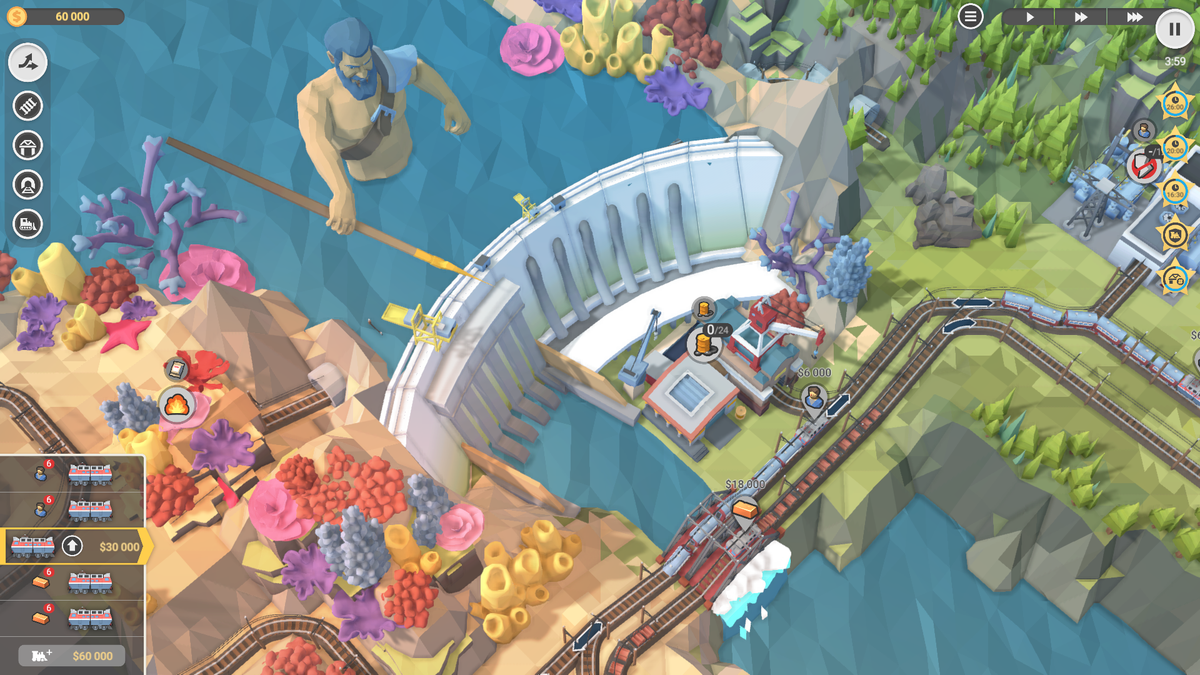Select the last gold cargo train row
1200x675 pixels.
click(x=72, y=618)
